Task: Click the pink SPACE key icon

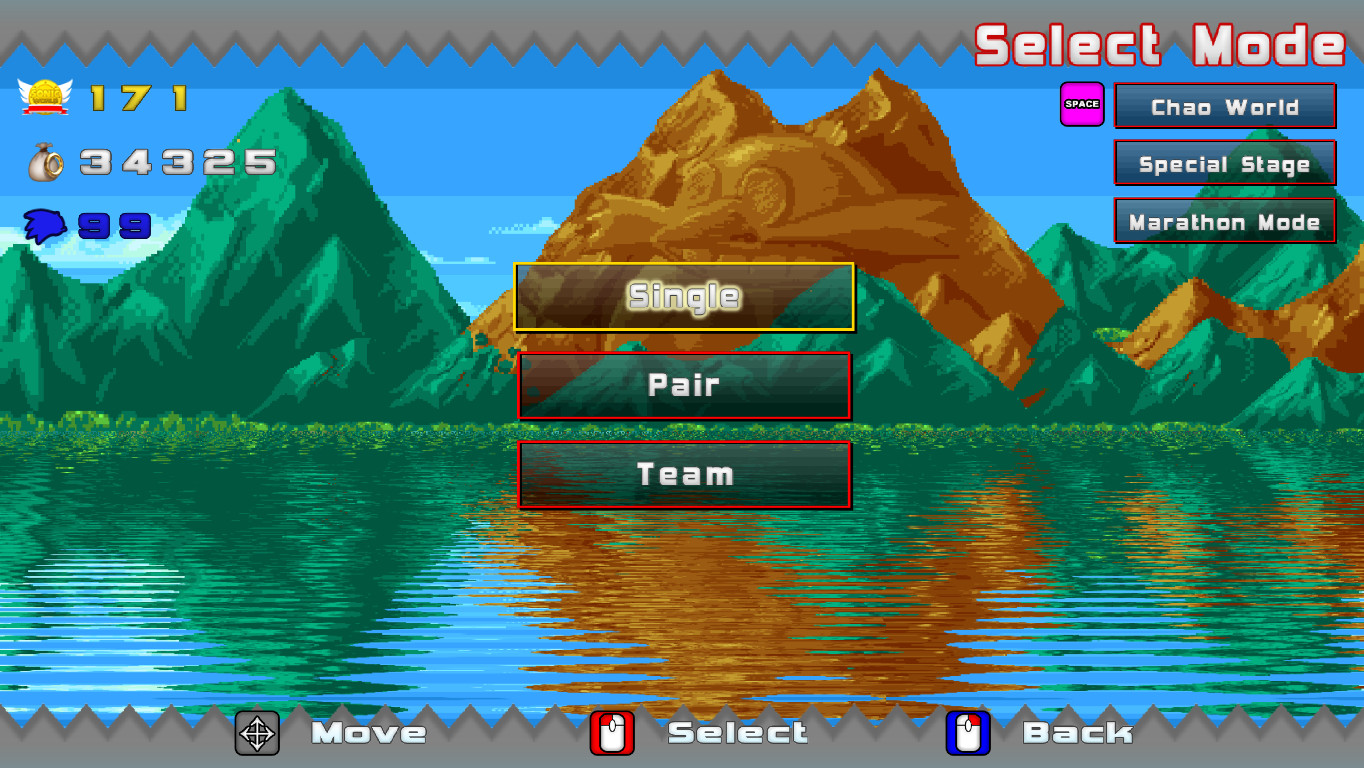Action: click(x=1081, y=102)
